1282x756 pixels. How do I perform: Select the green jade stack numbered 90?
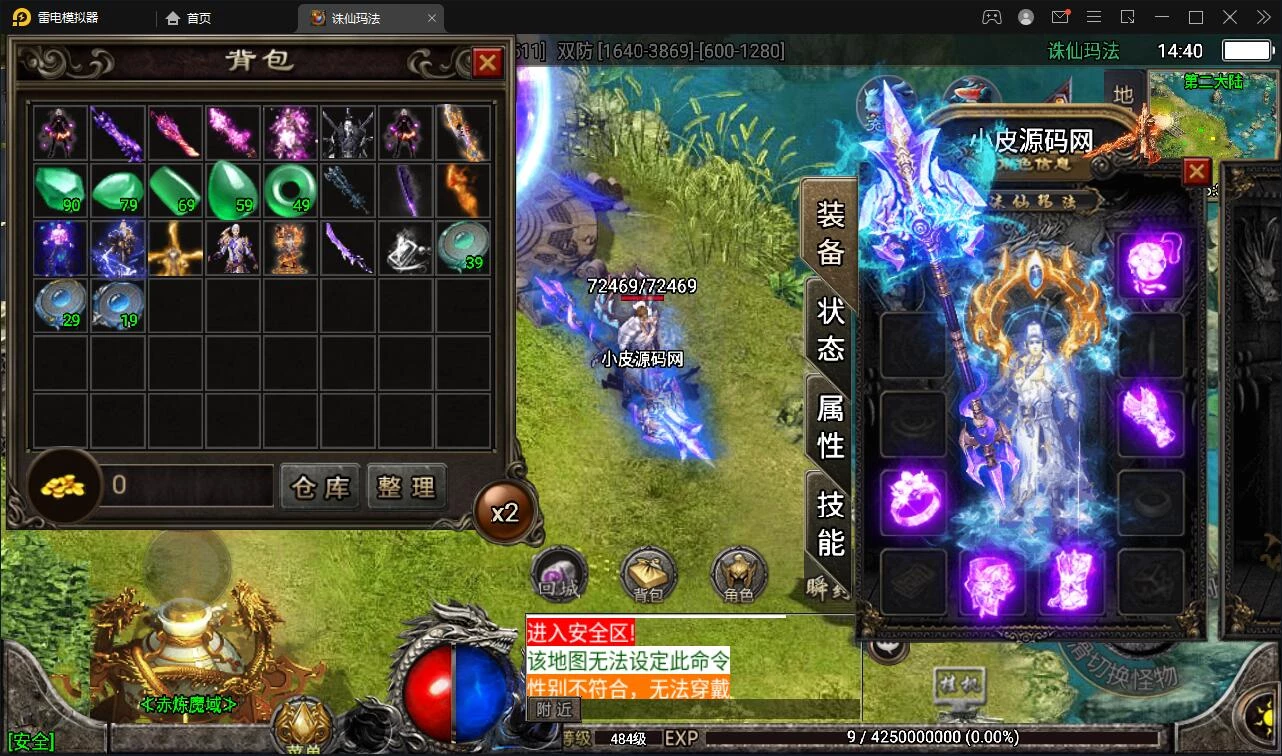click(x=61, y=190)
